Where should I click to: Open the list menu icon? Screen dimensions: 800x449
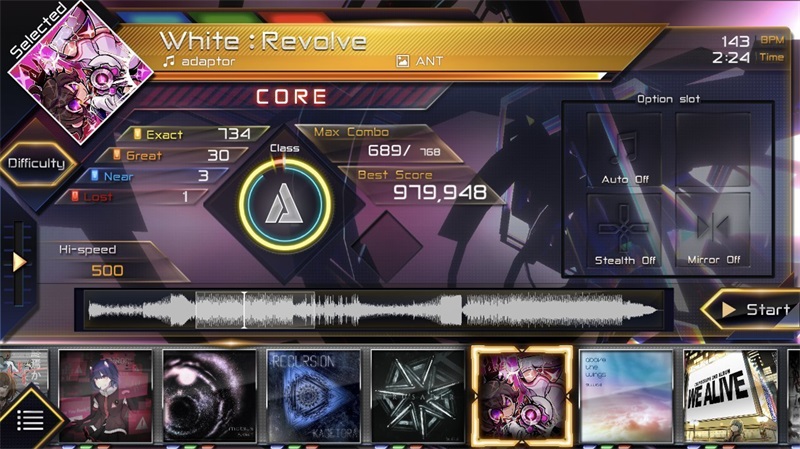point(30,420)
